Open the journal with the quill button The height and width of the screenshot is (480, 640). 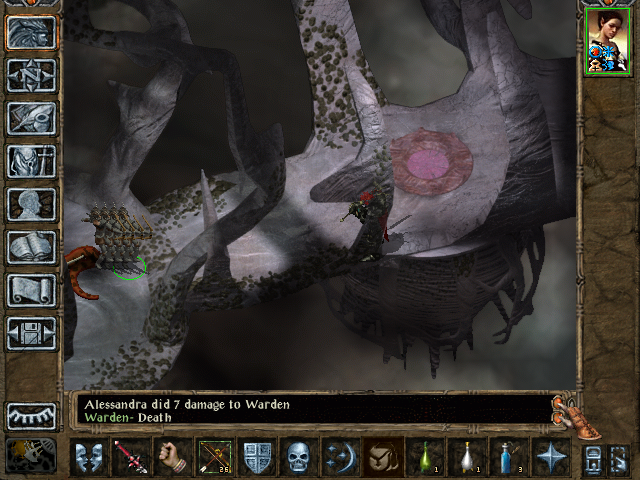(31, 118)
